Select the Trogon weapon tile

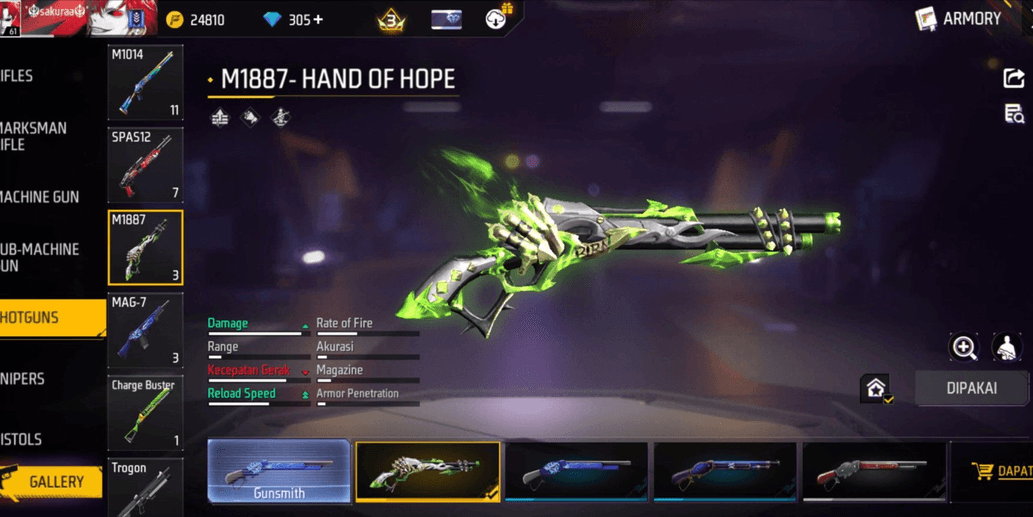145,487
